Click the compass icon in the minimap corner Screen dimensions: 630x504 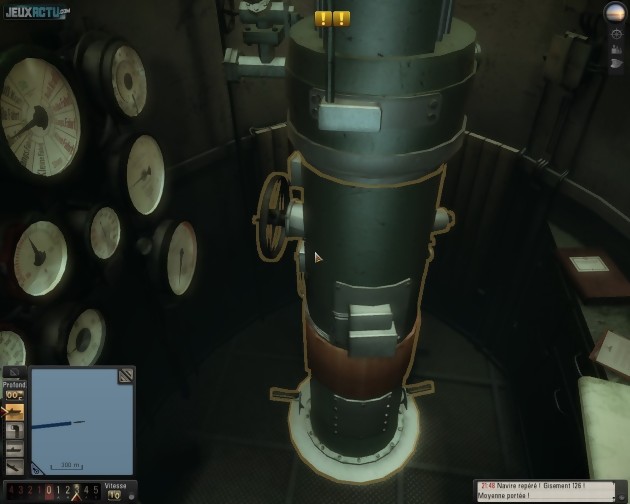tap(38, 467)
